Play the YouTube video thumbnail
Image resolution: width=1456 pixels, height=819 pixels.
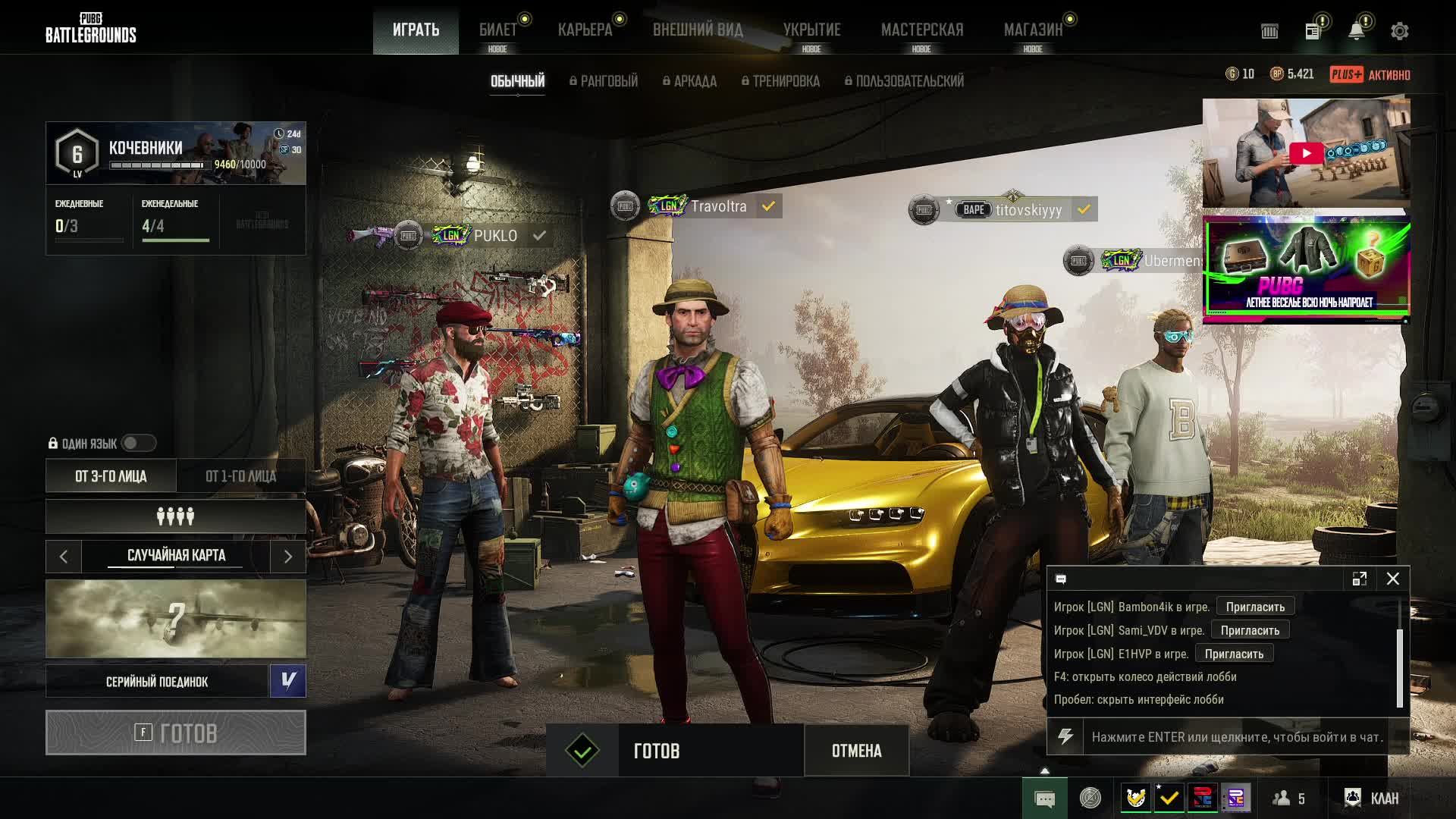[x=1306, y=153]
